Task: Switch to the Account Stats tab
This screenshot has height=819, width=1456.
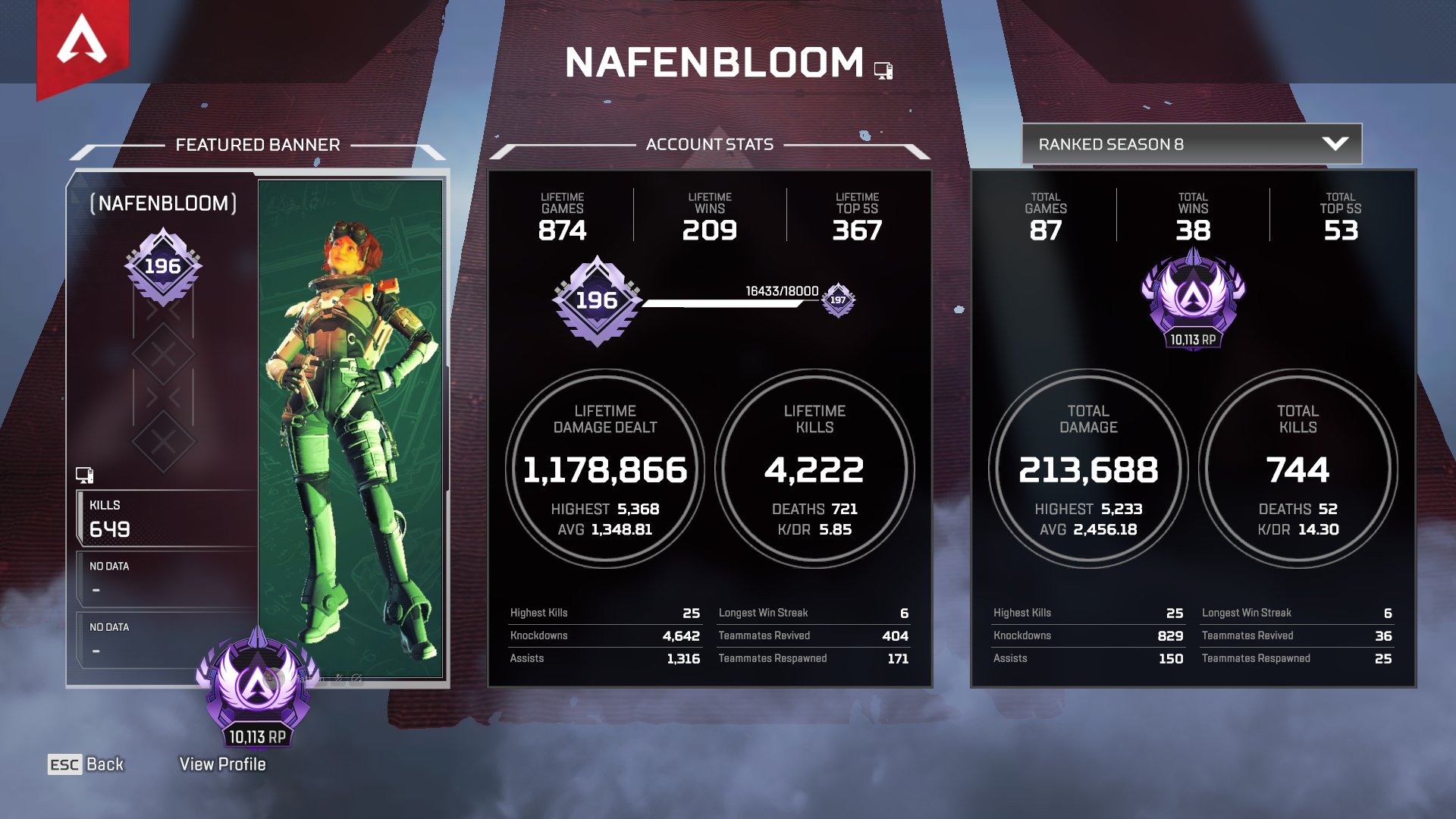Action: coord(709,144)
